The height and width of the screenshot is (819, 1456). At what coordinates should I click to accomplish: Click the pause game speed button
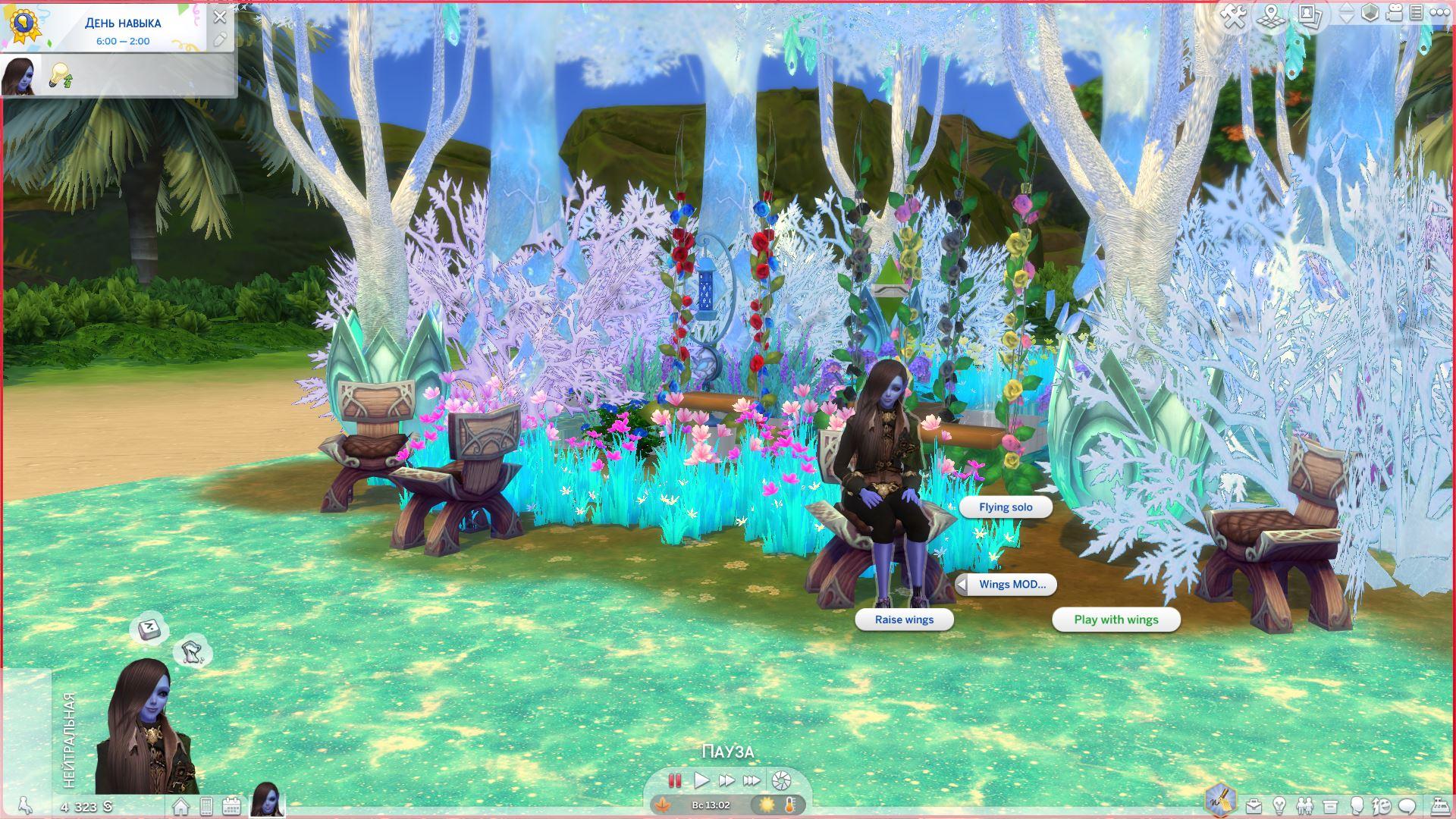pyautogui.click(x=674, y=780)
